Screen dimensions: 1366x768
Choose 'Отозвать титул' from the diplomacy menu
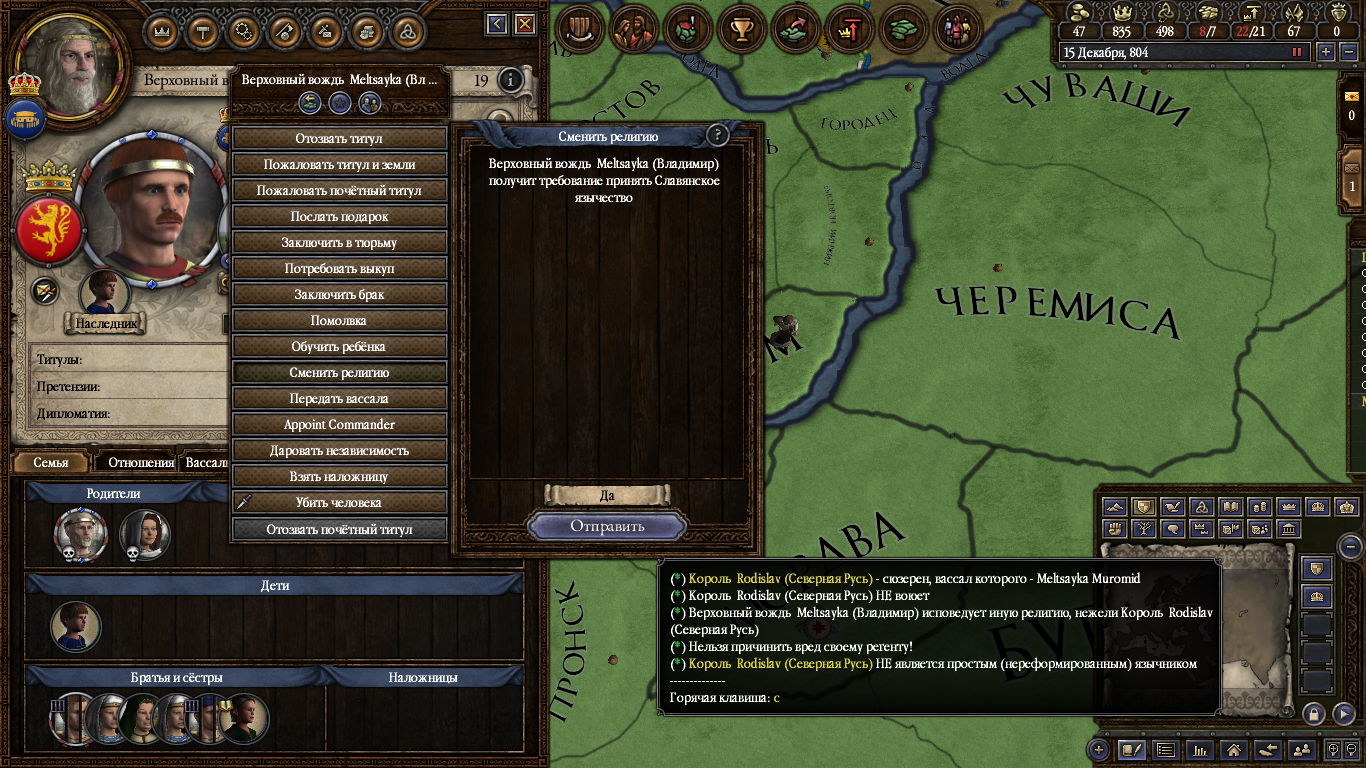339,138
